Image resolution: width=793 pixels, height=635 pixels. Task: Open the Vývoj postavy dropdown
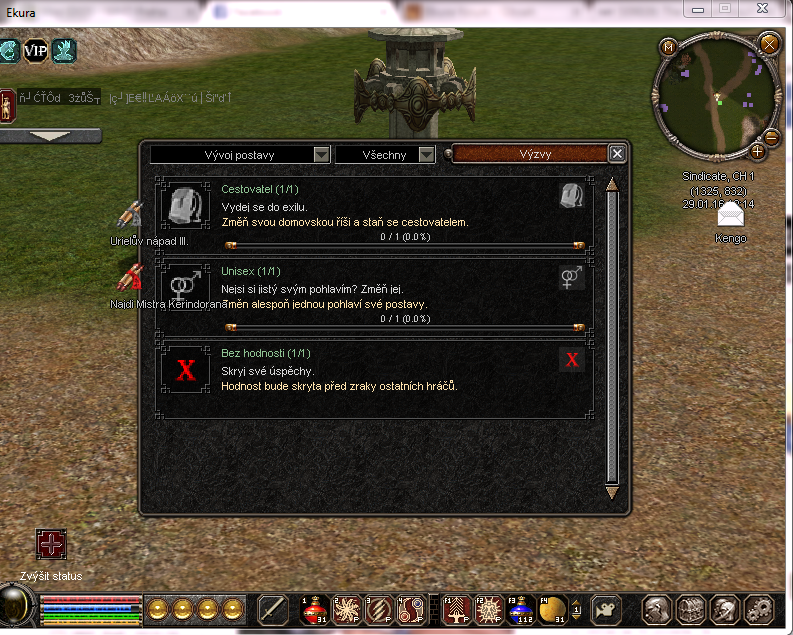pos(240,155)
